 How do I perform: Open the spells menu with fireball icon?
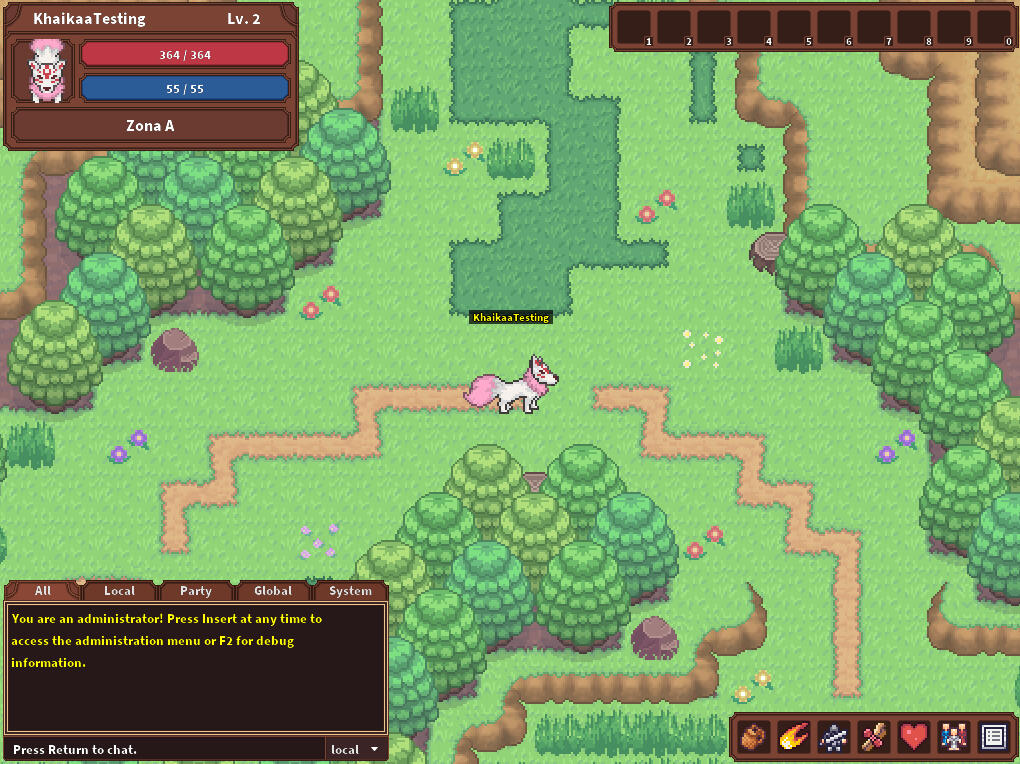point(794,738)
